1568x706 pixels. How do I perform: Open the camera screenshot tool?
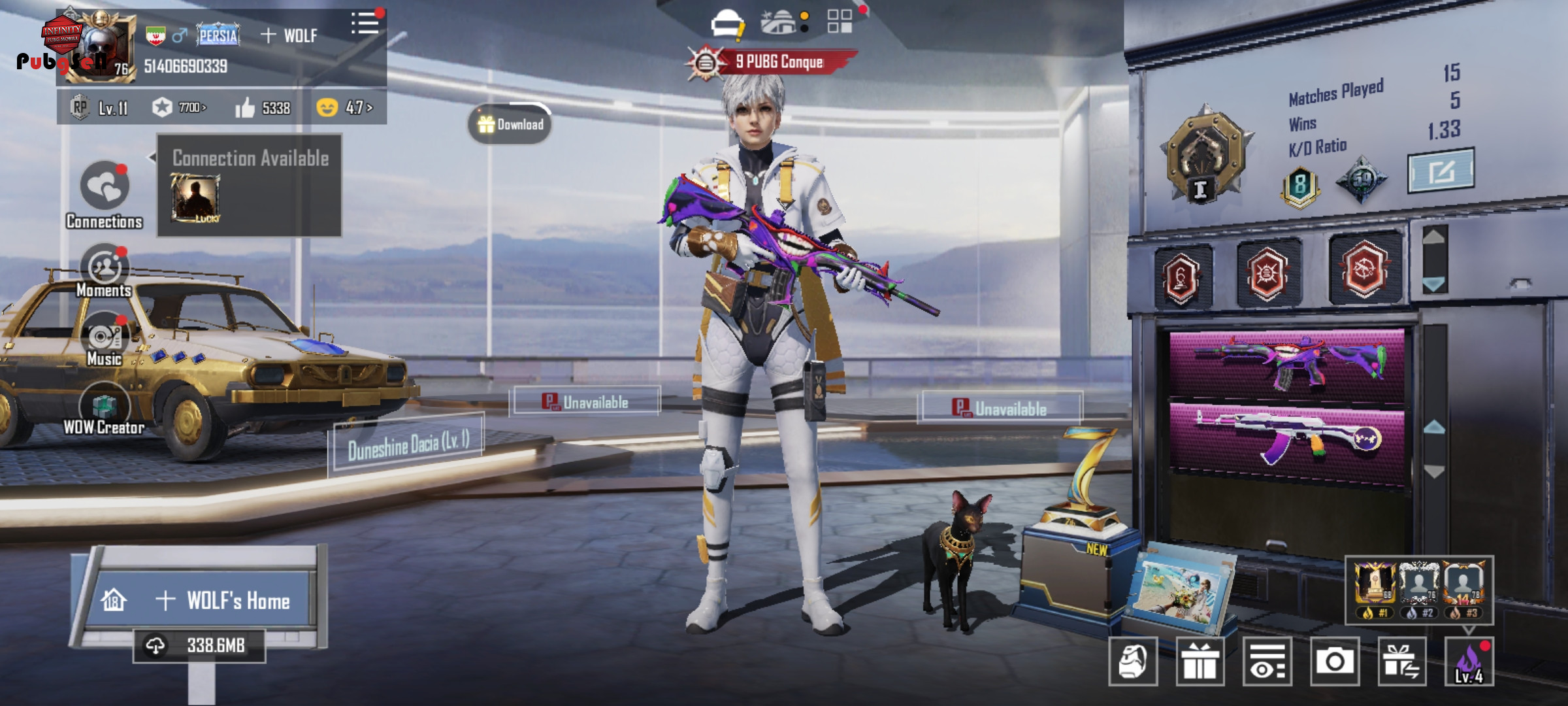tap(1334, 662)
